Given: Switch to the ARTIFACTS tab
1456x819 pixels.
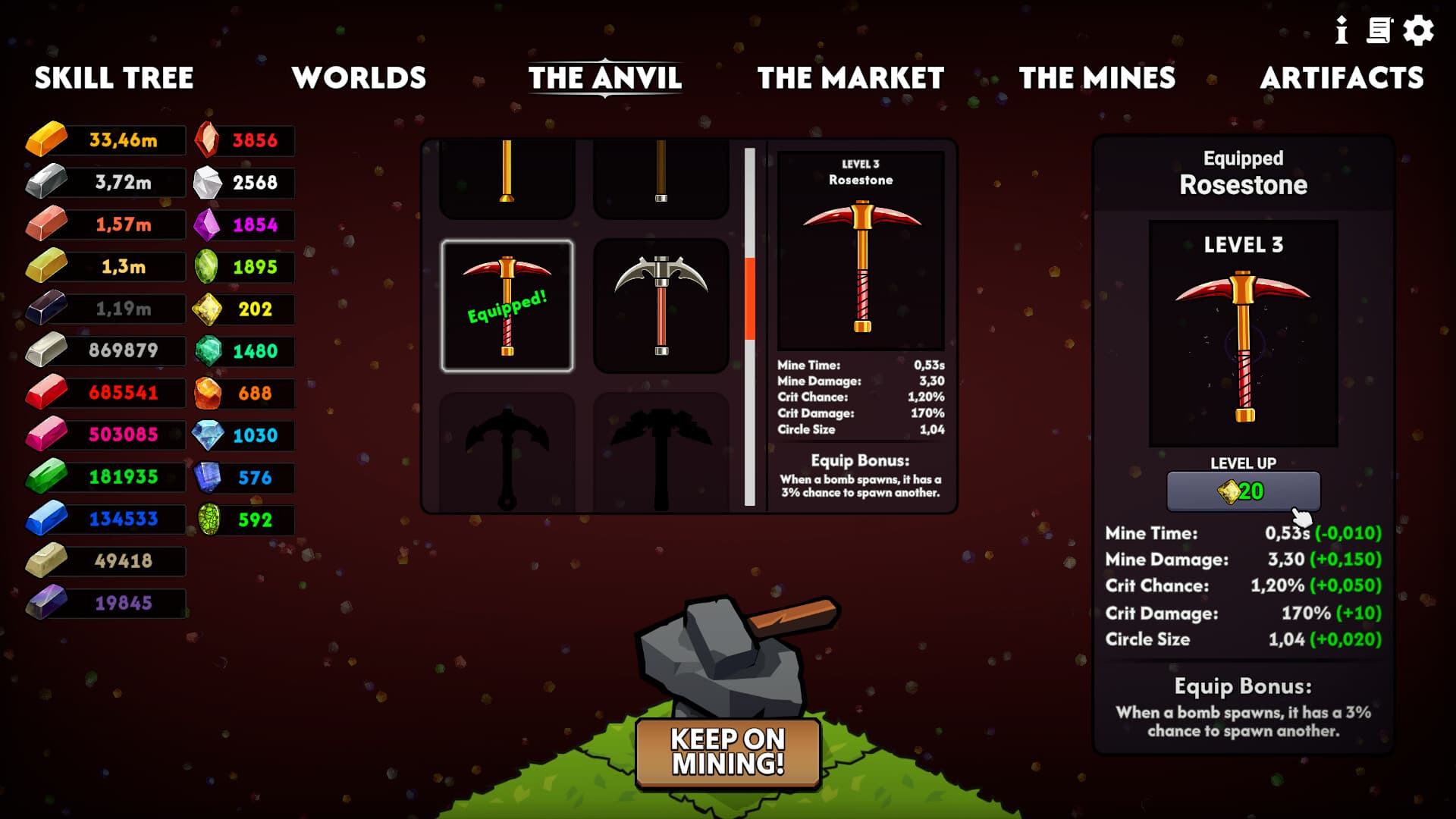Looking at the screenshot, I should coord(1343,77).
